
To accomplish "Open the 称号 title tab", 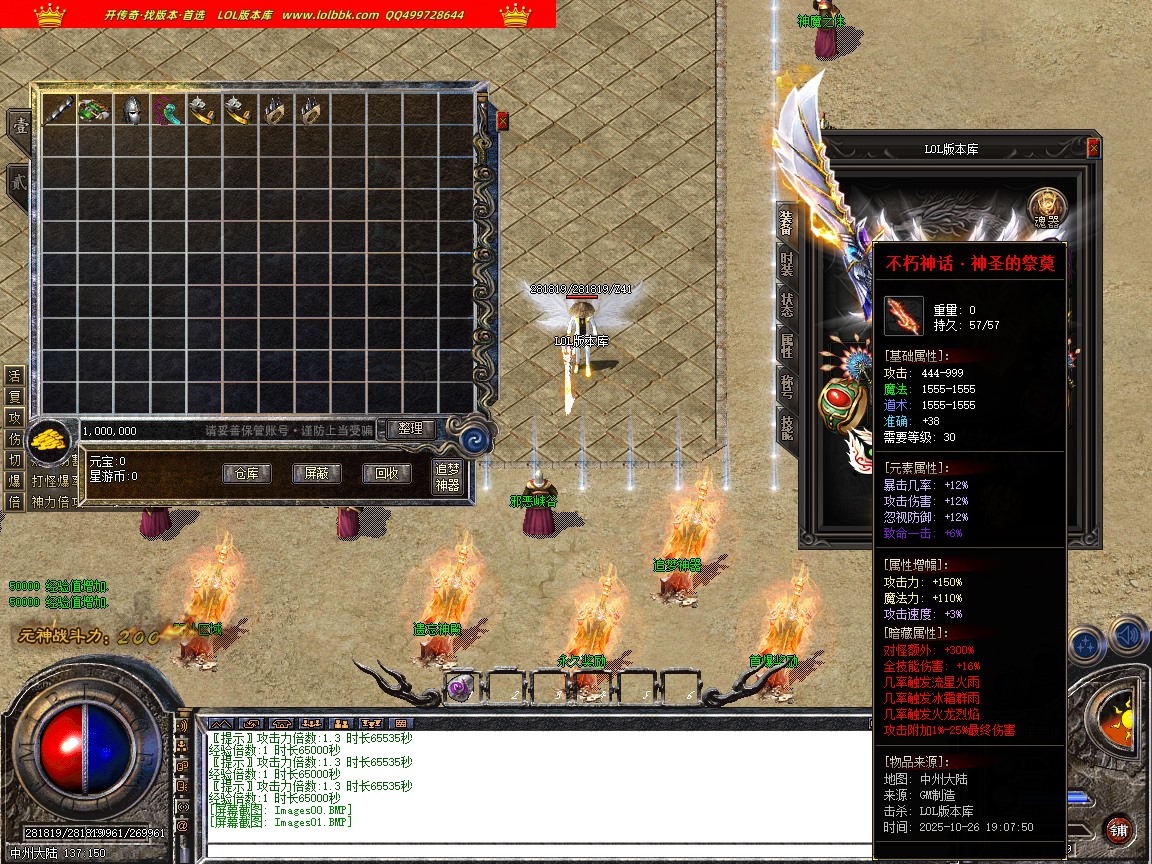I will [x=787, y=388].
